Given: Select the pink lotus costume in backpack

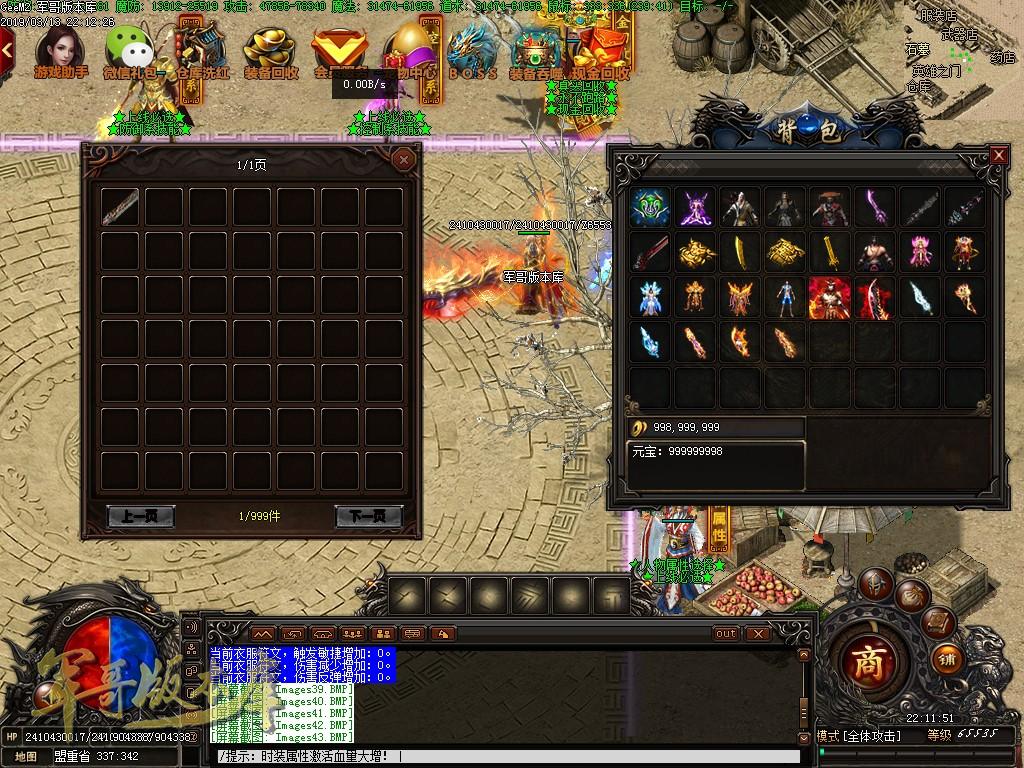Looking at the screenshot, I should 919,252.
